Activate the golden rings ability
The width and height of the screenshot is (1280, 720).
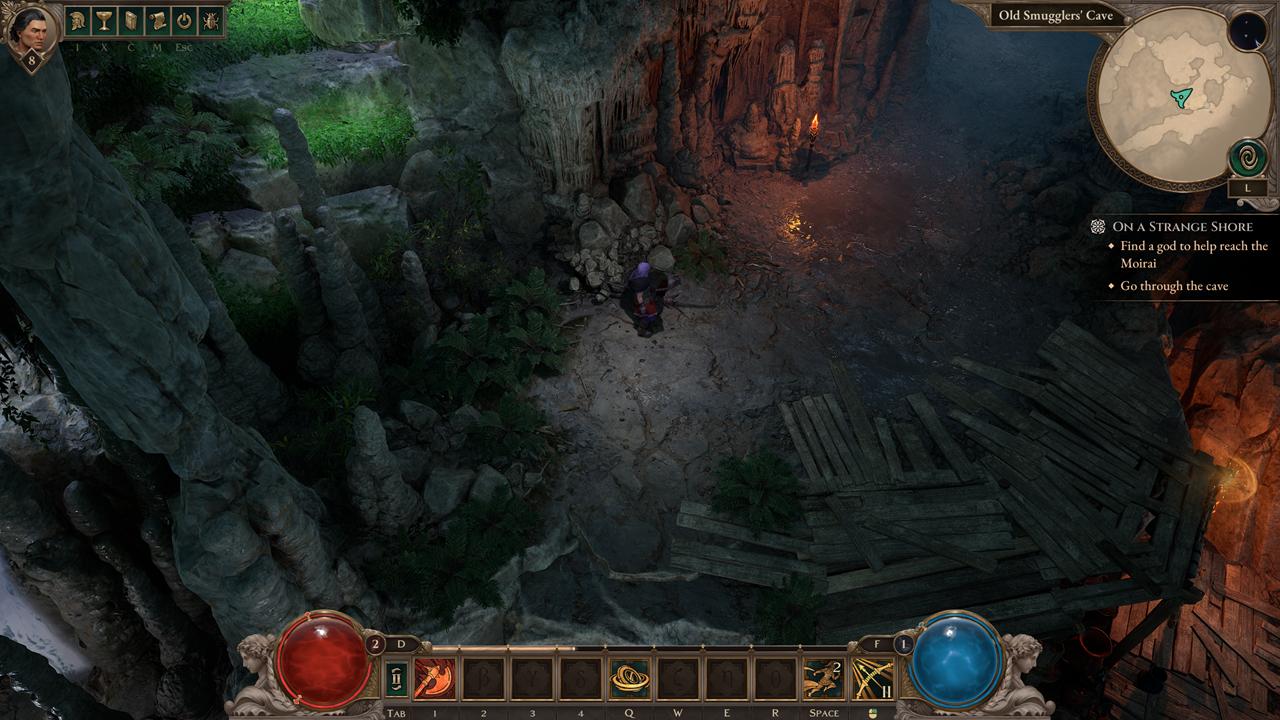click(629, 679)
